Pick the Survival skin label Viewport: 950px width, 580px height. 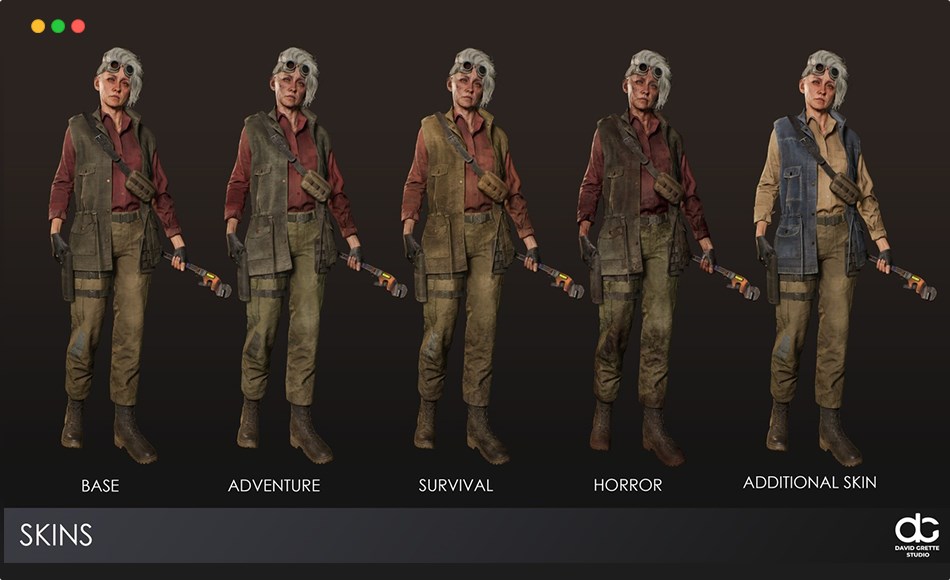pyautogui.click(x=456, y=486)
